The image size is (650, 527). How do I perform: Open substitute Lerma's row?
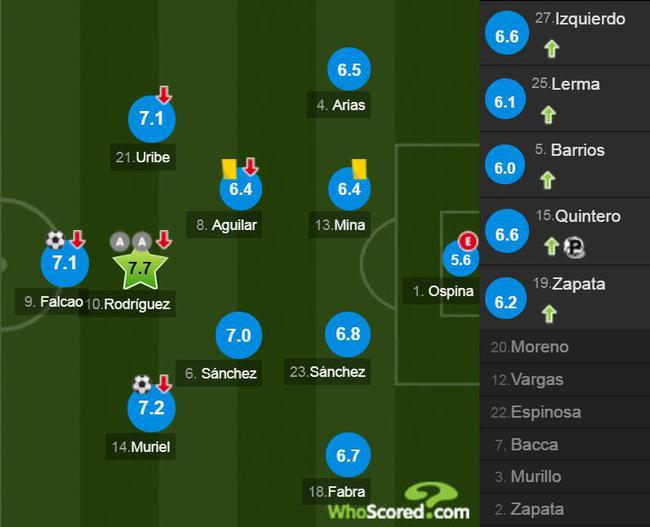coord(565,100)
